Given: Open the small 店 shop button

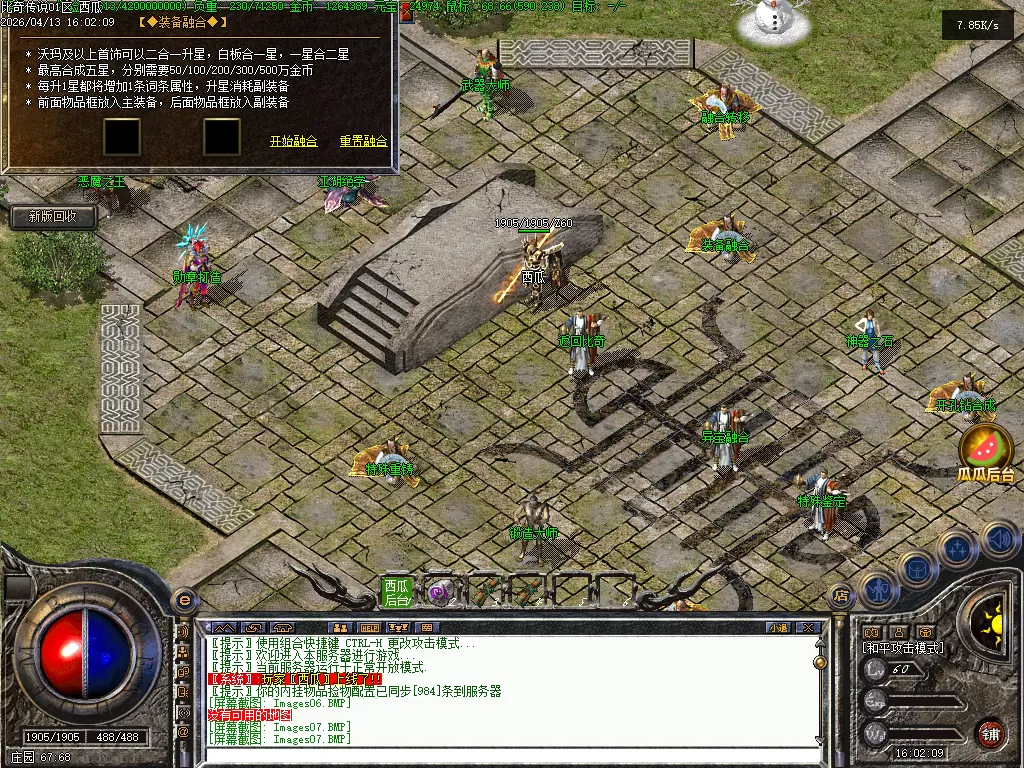Looking at the screenshot, I should click(841, 596).
